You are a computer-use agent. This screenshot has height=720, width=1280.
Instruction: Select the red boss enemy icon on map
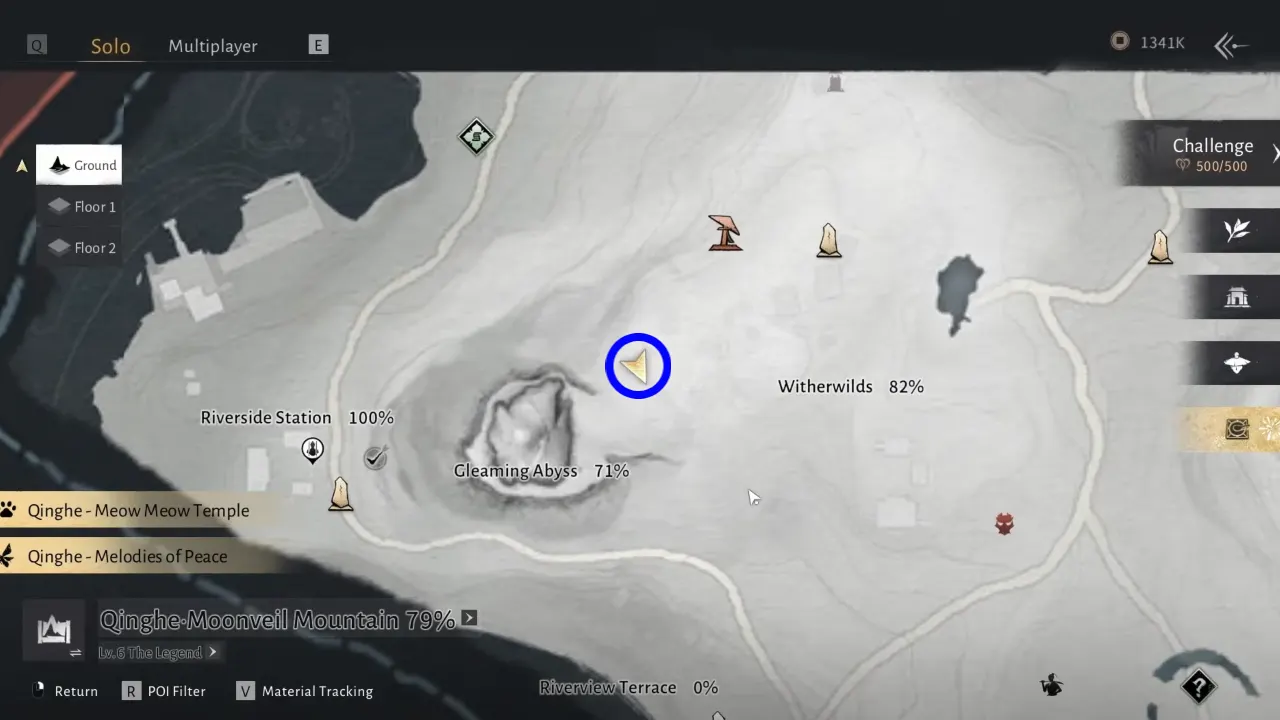(x=1003, y=522)
